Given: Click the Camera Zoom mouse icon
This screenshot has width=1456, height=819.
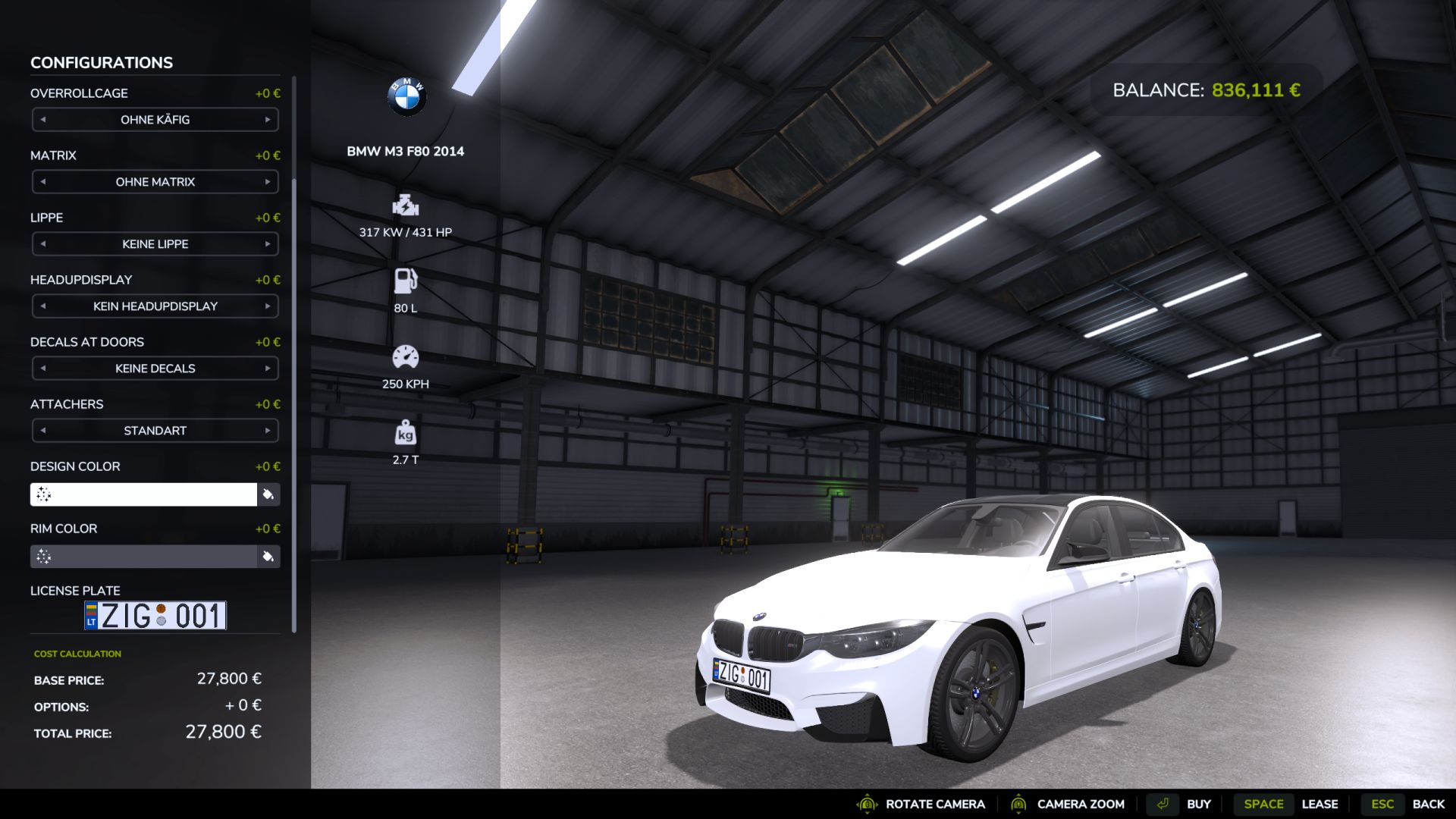Looking at the screenshot, I should click(x=1020, y=804).
